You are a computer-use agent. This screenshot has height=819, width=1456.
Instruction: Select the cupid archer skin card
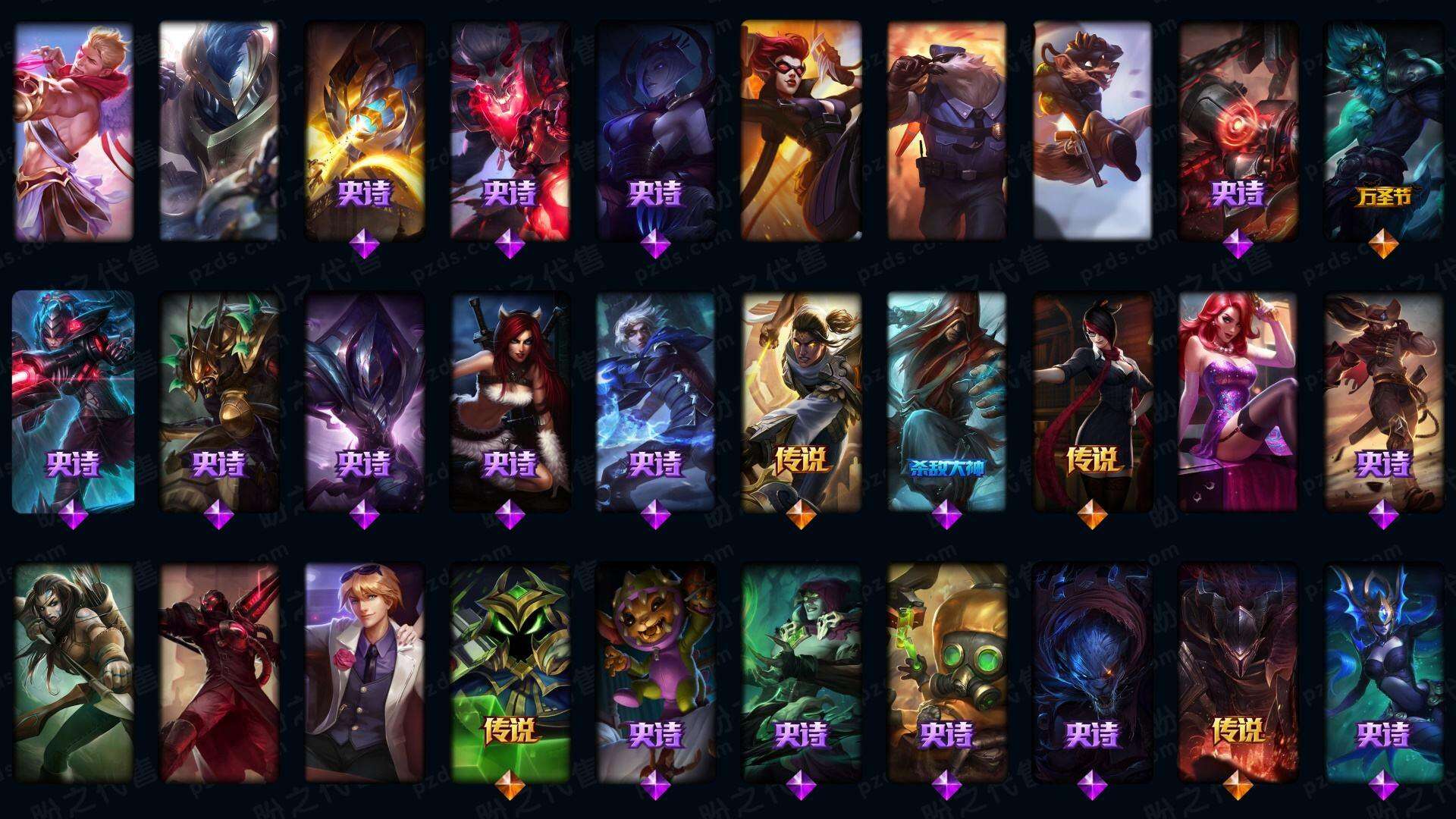(74, 130)
